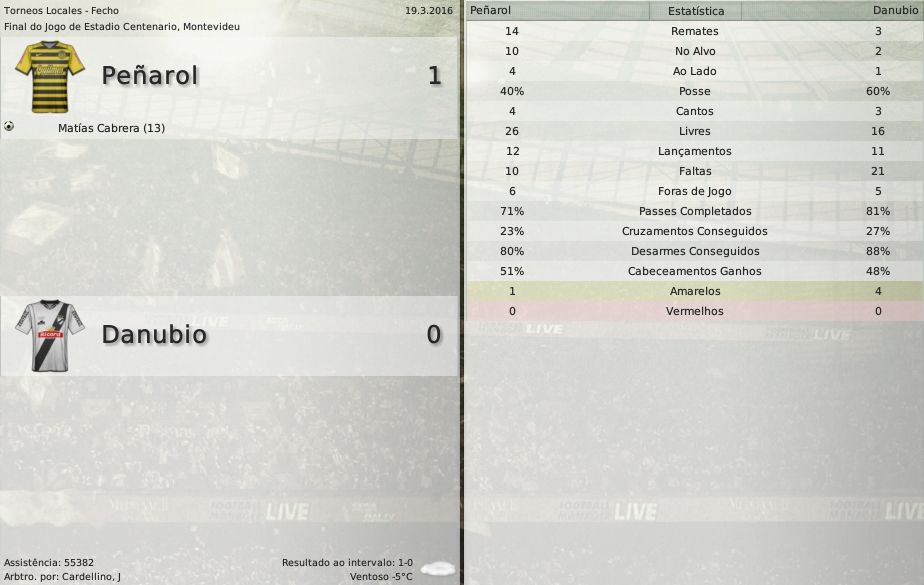The height and width of the screenshot is (585, 924).
Task: Click Danubio's white kit with black sash
Action: click(49, 335)
